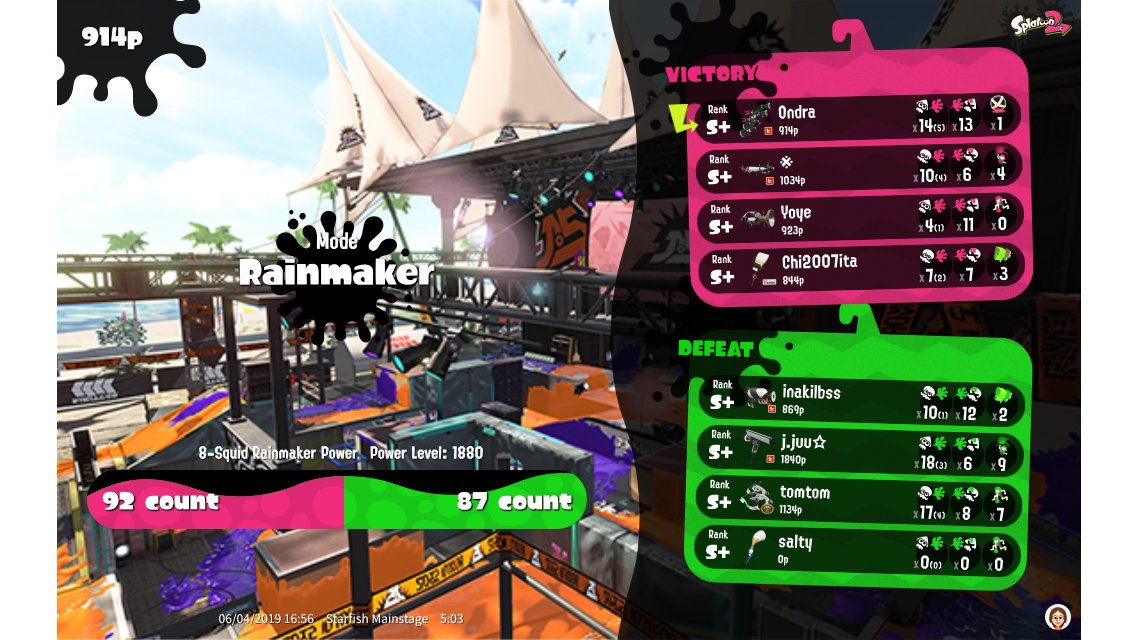Click tomtom's result row

pyautogui.click(x=860, y=498)
